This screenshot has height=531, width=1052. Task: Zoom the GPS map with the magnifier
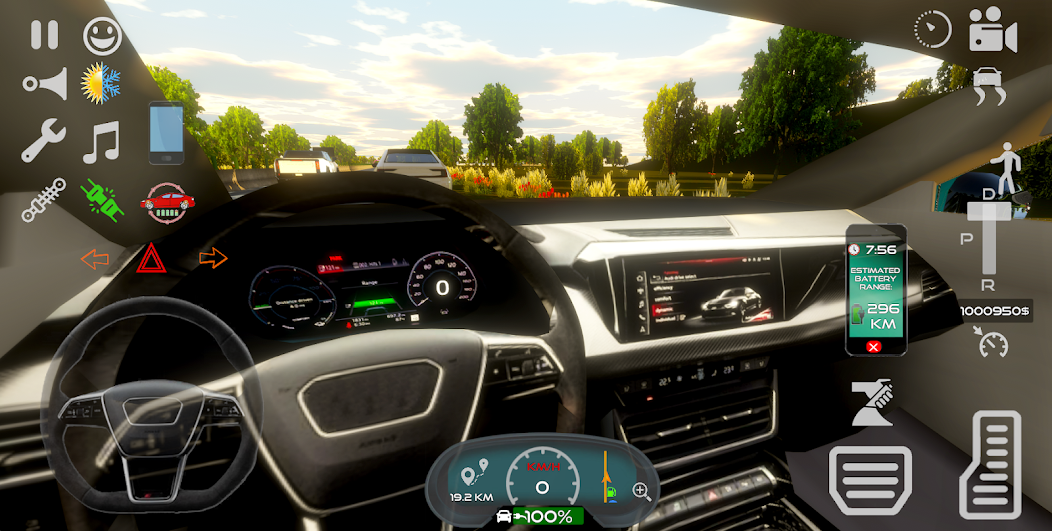(x=641, y=491)
